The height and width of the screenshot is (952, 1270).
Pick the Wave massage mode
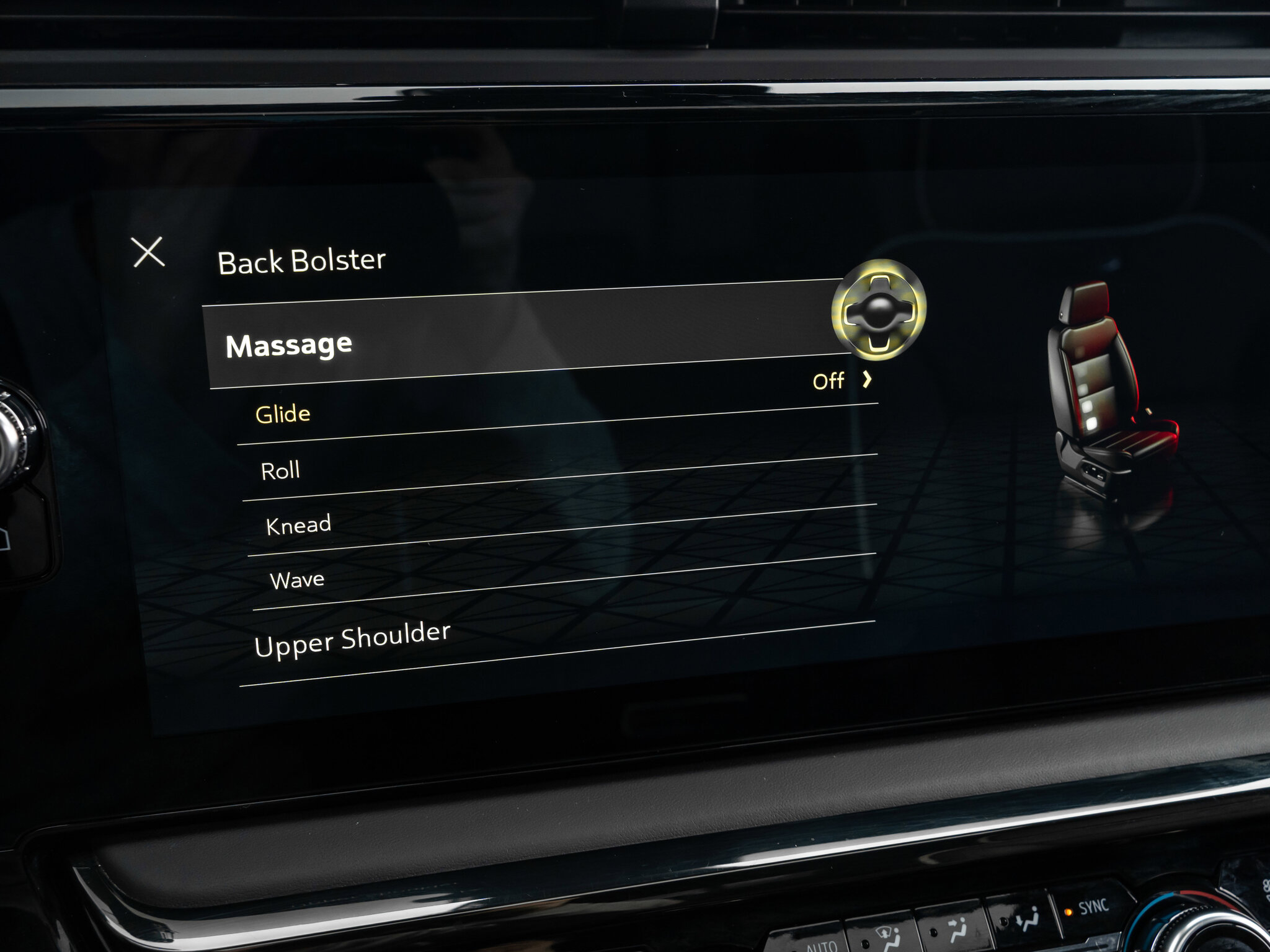[297, 580]
